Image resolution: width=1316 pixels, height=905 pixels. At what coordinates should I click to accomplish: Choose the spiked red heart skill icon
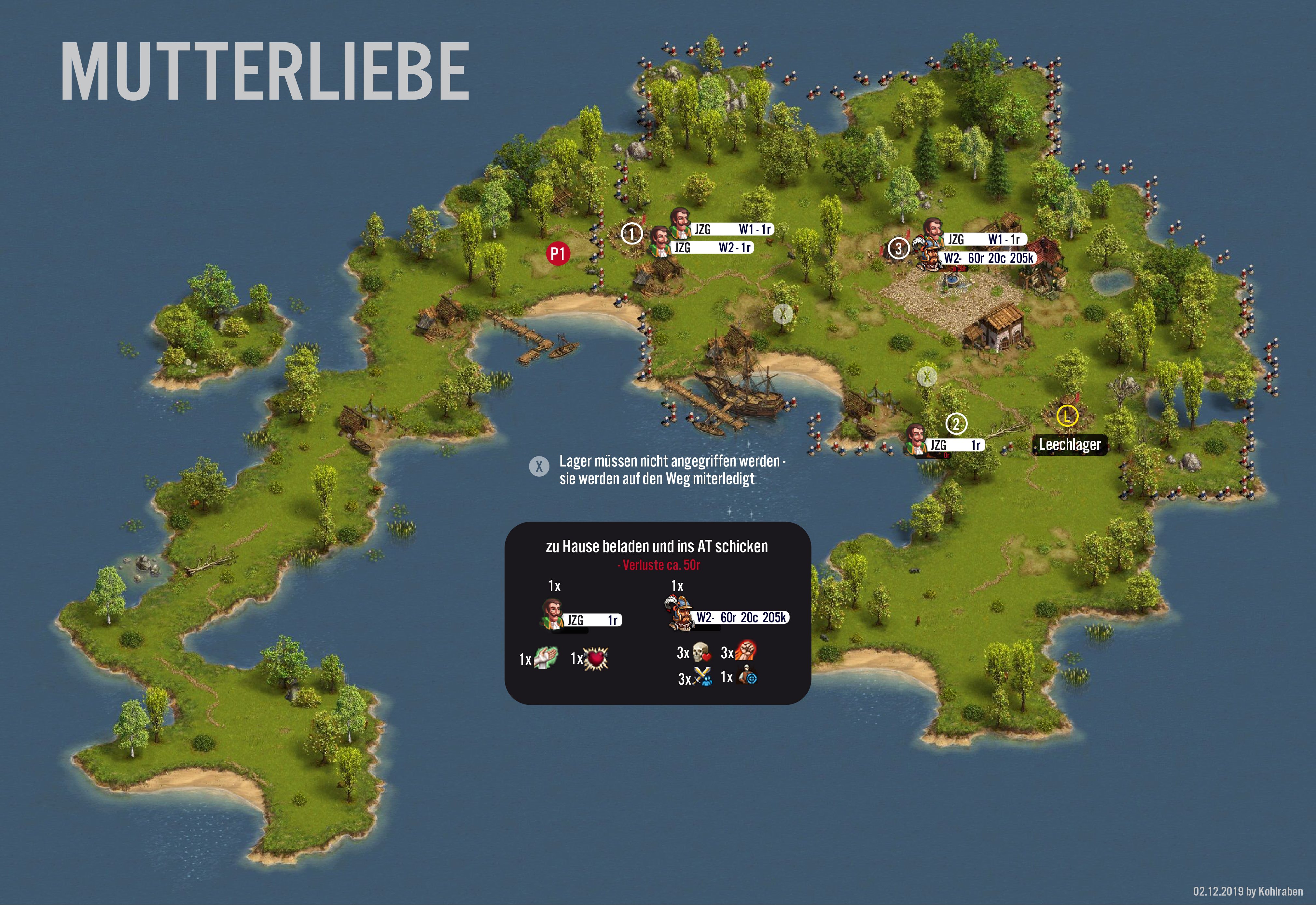(597, 658)
